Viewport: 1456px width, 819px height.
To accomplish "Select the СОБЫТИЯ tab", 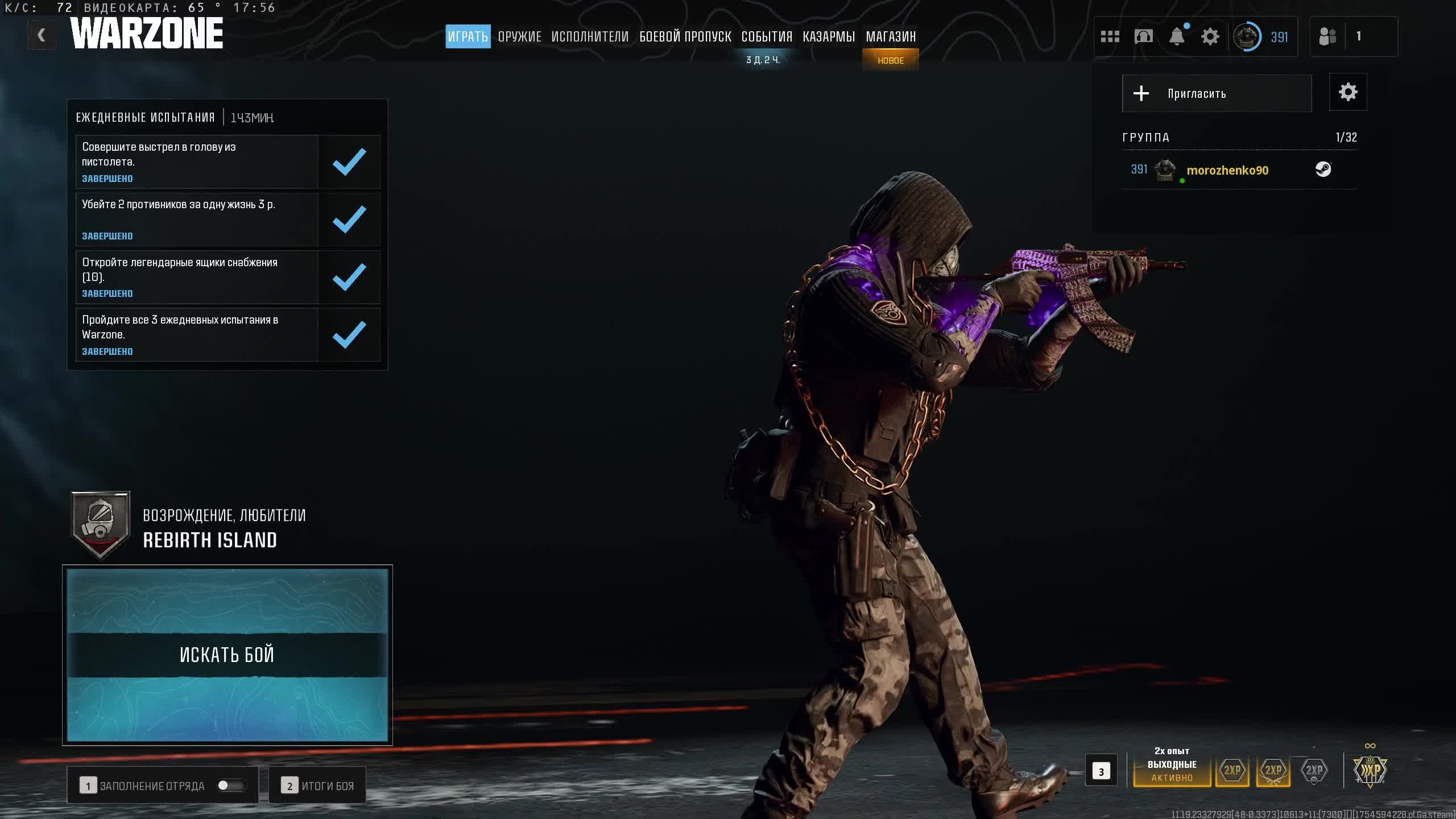I will pyautogui.click(x=767, y=37).
